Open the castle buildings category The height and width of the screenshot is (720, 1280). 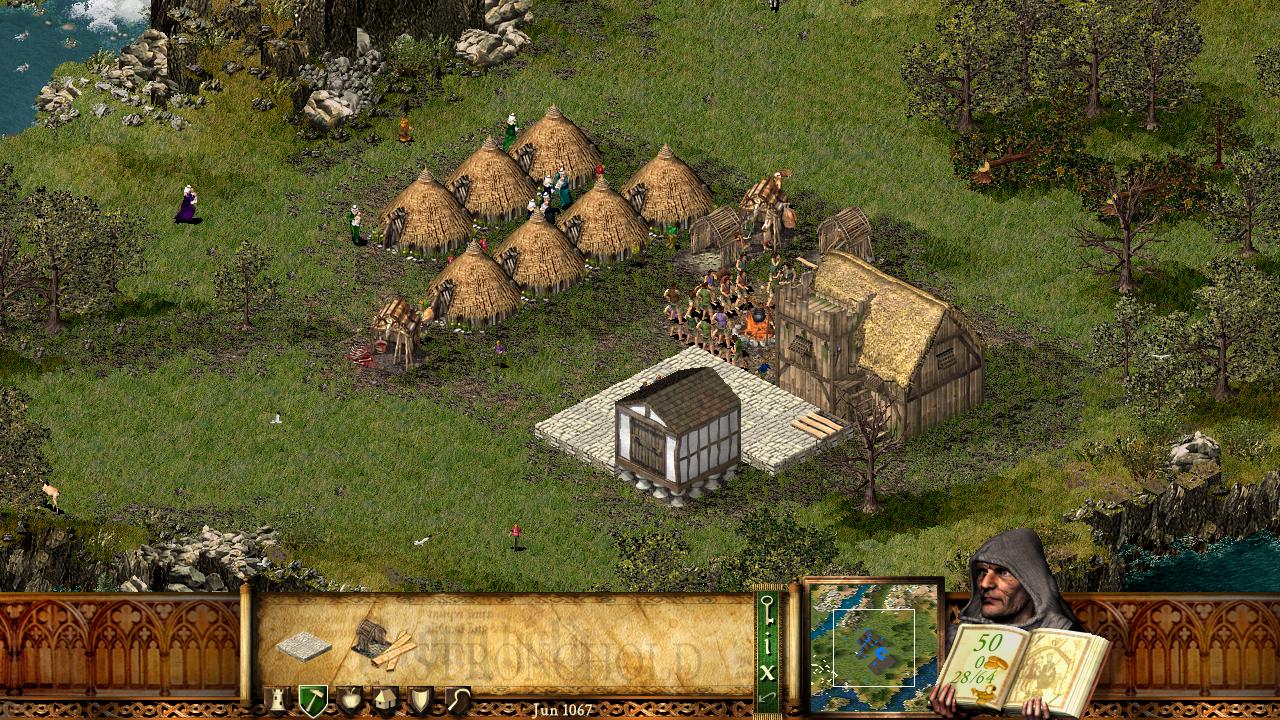tap(276, 699)
